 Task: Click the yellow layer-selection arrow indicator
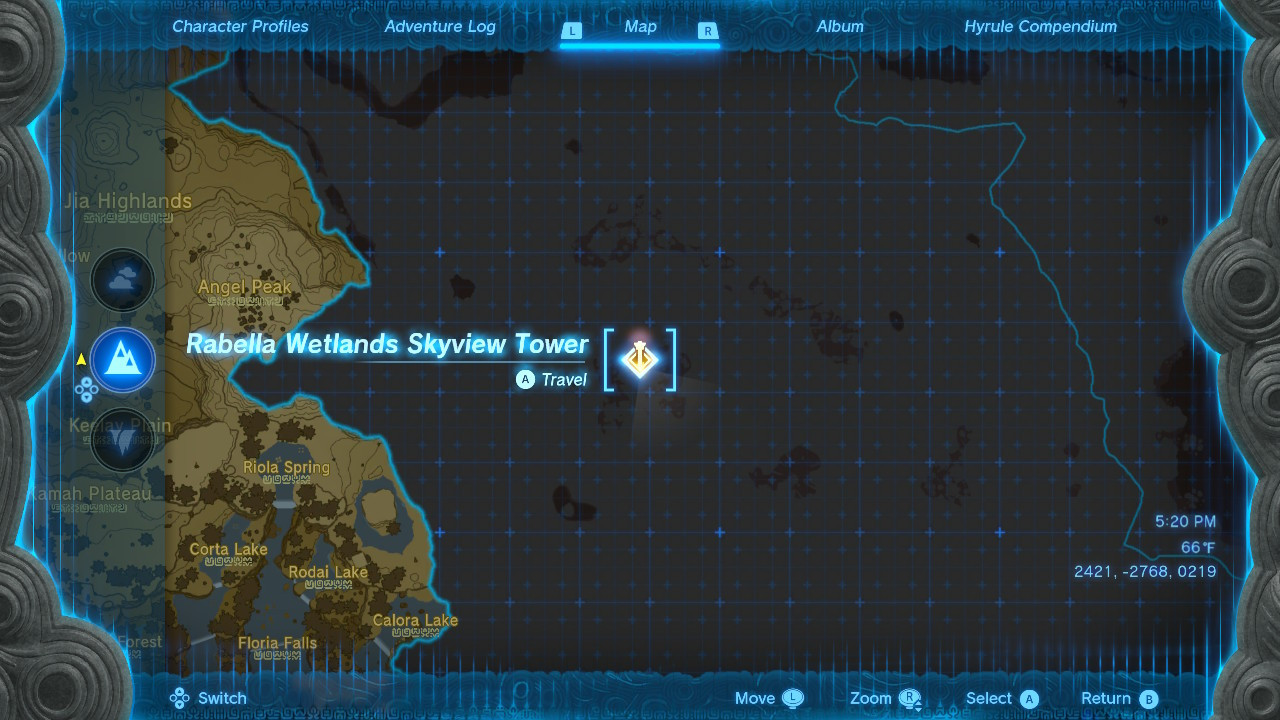80,360
